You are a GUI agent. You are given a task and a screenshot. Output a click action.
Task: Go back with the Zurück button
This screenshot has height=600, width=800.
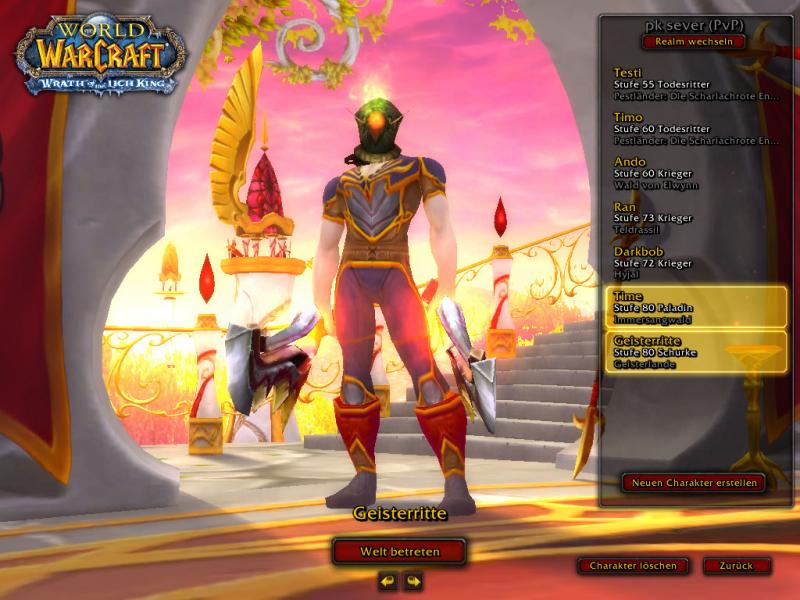pyautogui.click(x=737, y=565)
